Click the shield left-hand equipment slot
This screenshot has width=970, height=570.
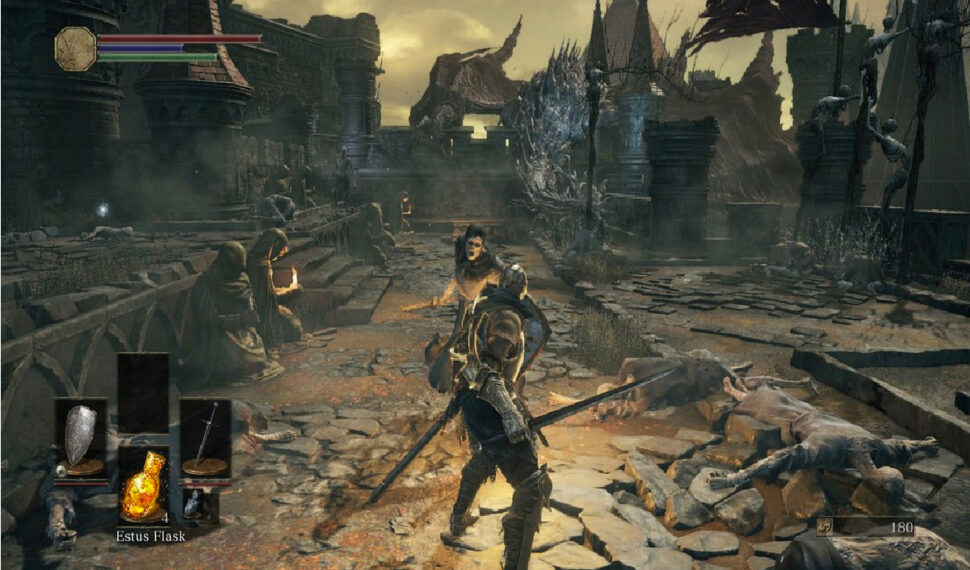click(x=80, y=438)
